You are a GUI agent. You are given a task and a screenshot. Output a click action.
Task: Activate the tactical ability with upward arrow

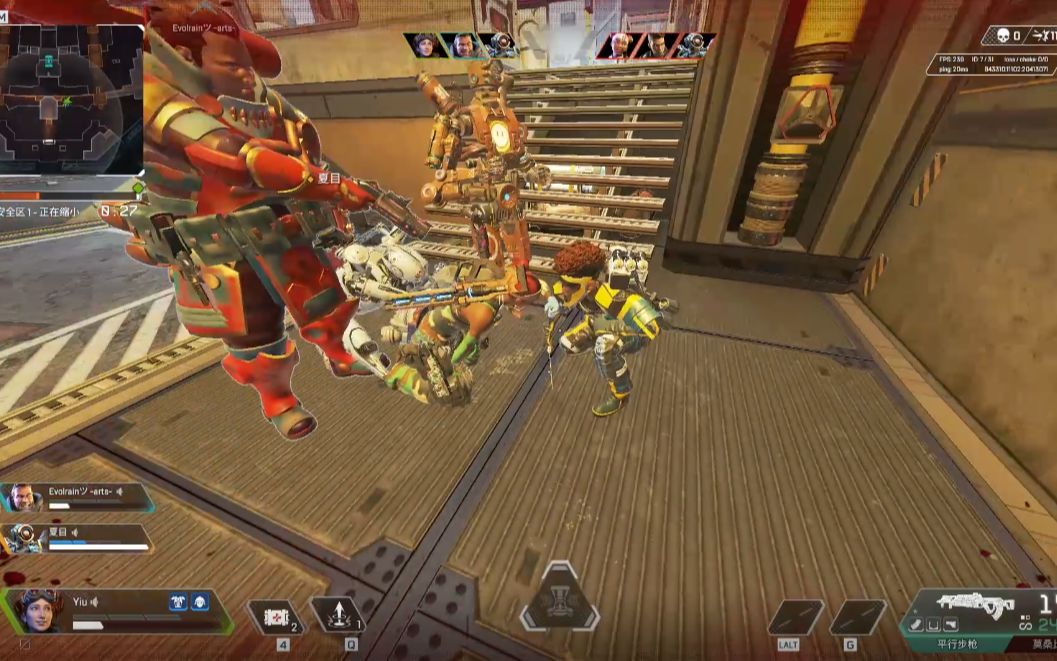[x=336, y=615]
